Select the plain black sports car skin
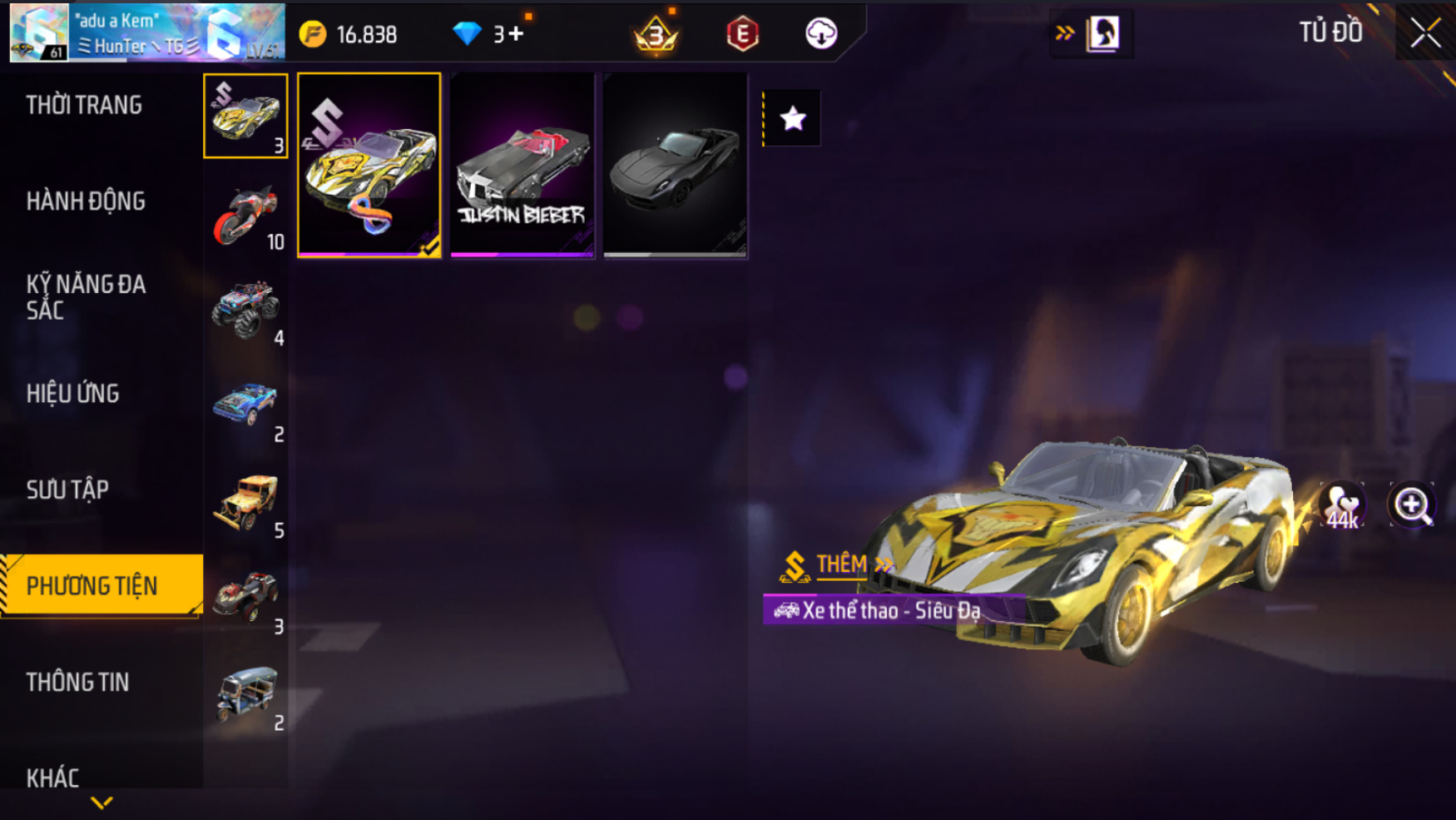The height and width of the screenshot is (820, 1456). pos(675,165)
